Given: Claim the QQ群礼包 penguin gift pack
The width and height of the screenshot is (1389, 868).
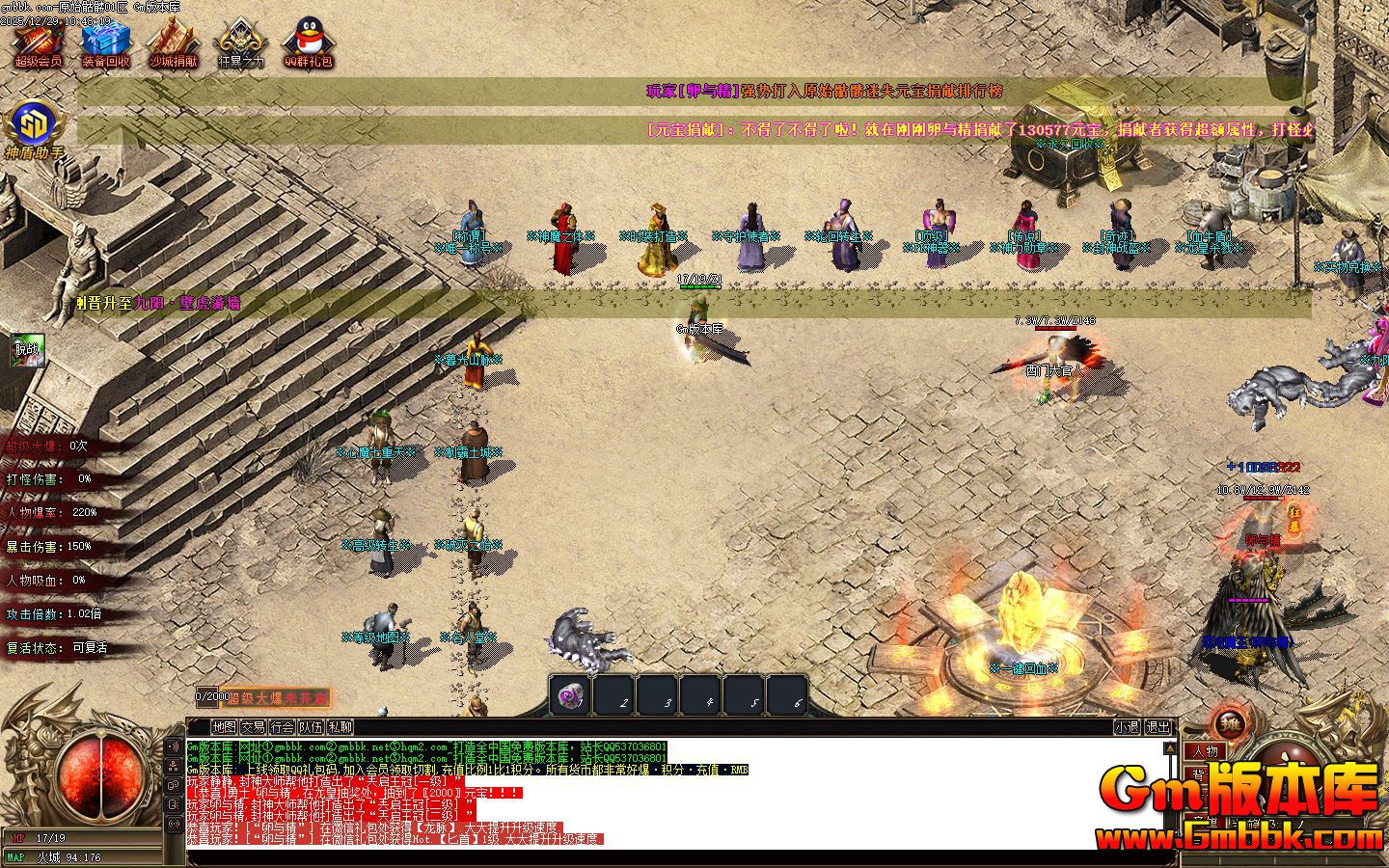Looking at the screenshot, I should [308, 41].
